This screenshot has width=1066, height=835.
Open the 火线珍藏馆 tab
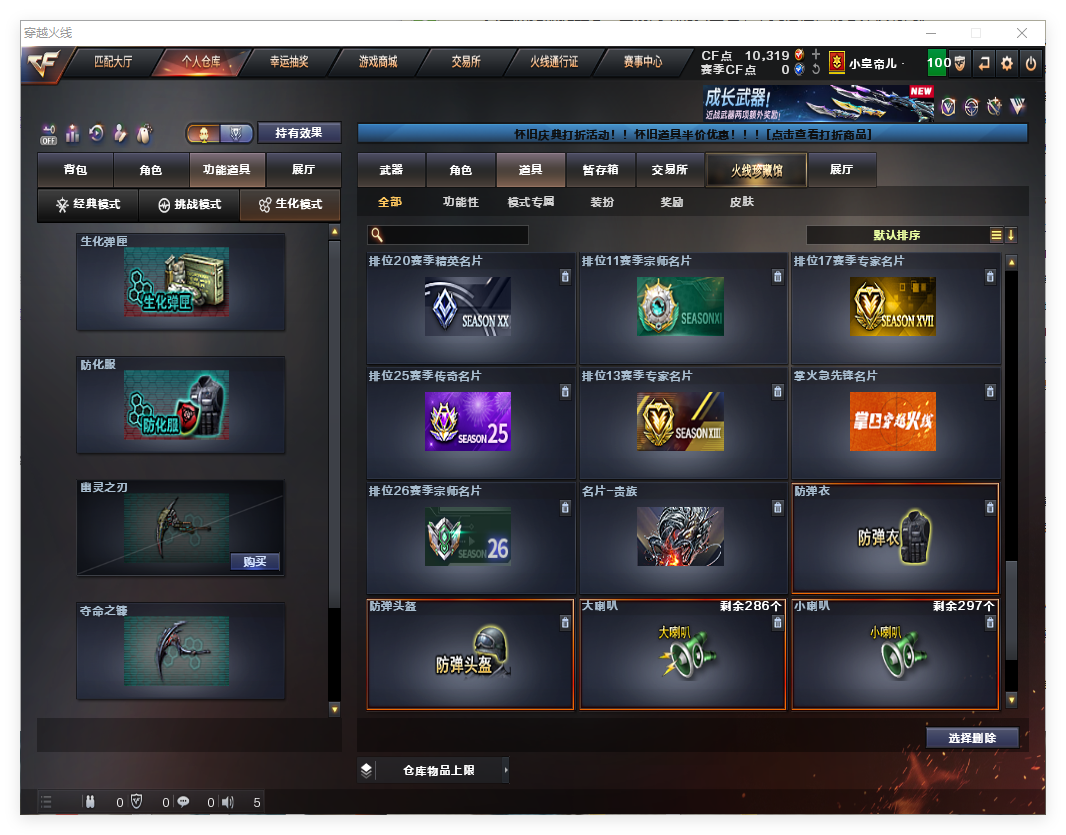756,170
